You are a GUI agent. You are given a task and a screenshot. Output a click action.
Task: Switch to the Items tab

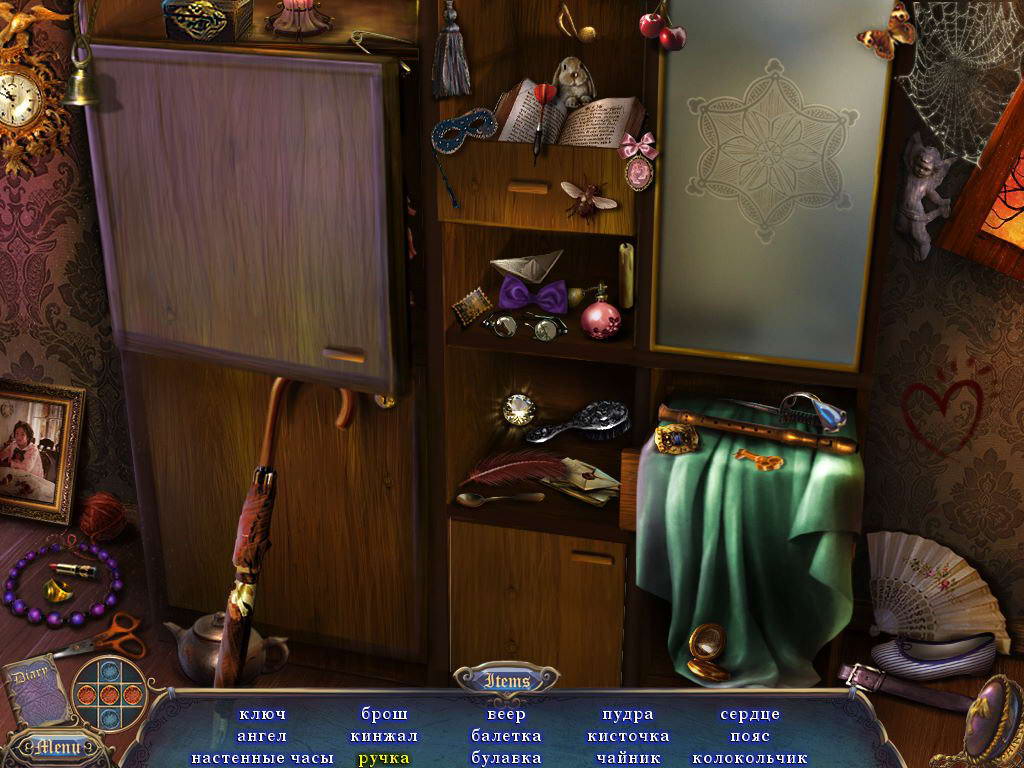pyautogui.click(x=506, y=681)
